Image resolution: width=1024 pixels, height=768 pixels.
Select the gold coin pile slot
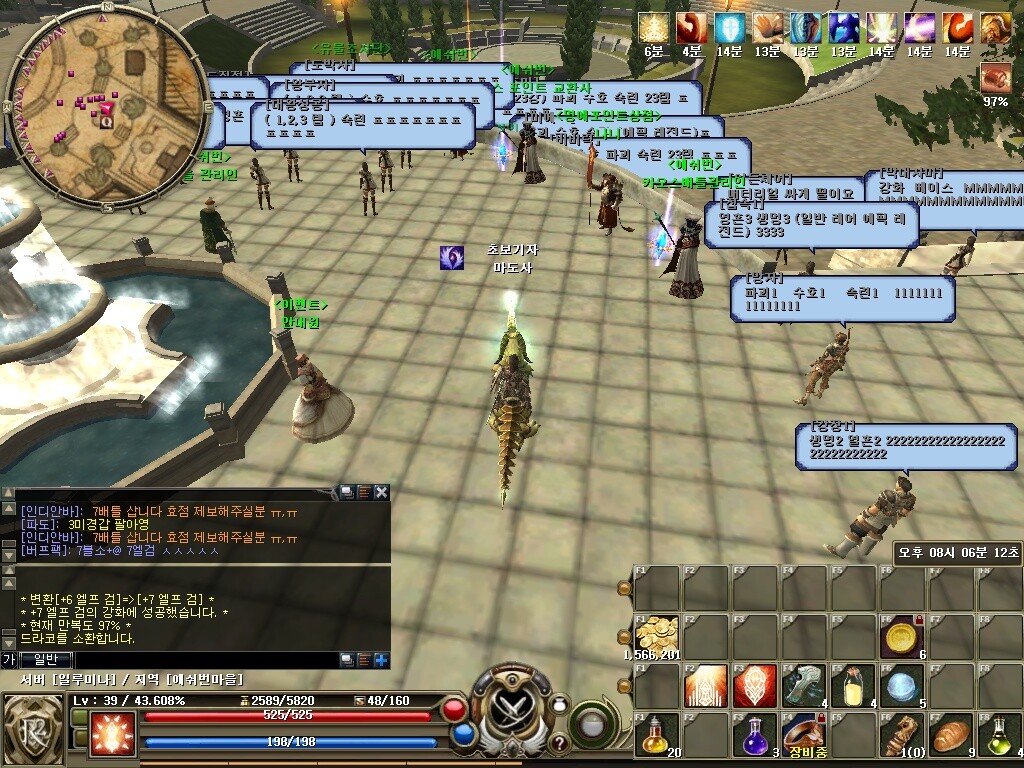click(657, 635)
